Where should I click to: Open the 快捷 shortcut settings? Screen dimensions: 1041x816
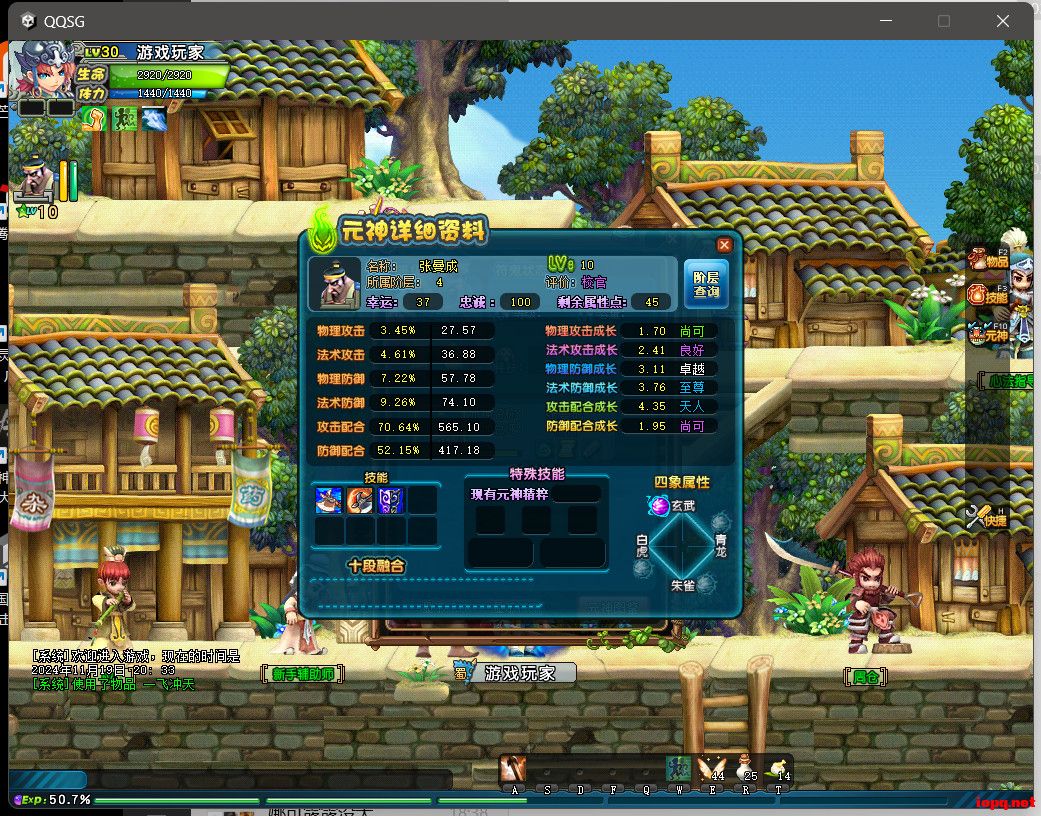(x=985, y=517)
